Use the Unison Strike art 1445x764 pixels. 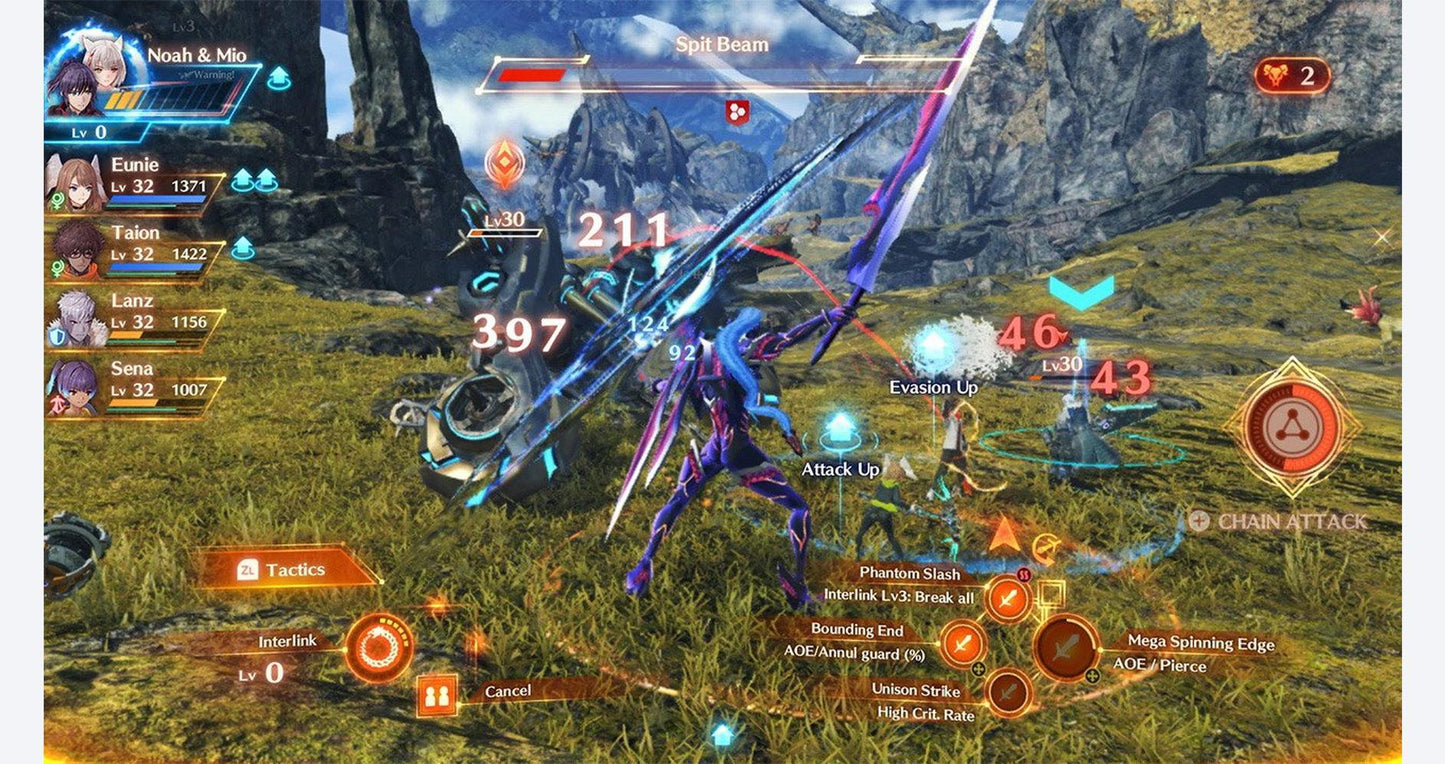[x=1008, y=691]
